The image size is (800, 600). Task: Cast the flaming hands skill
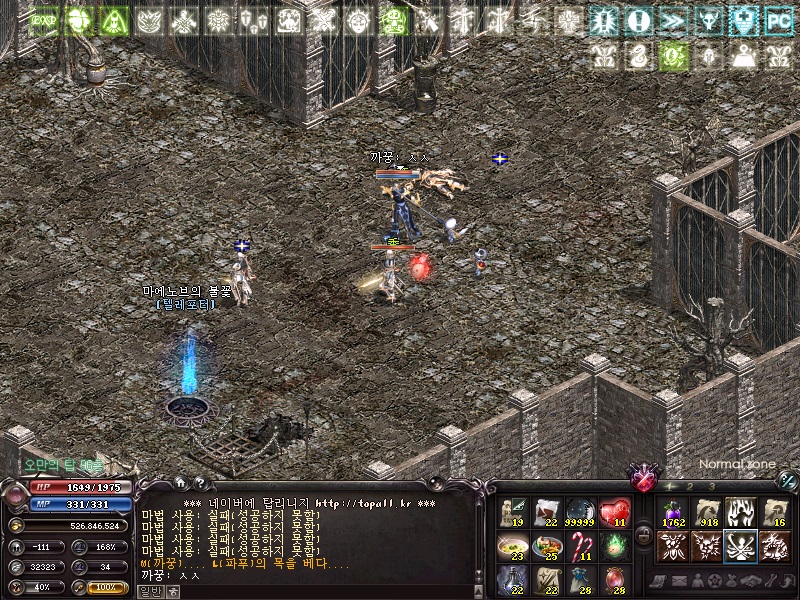740,513
